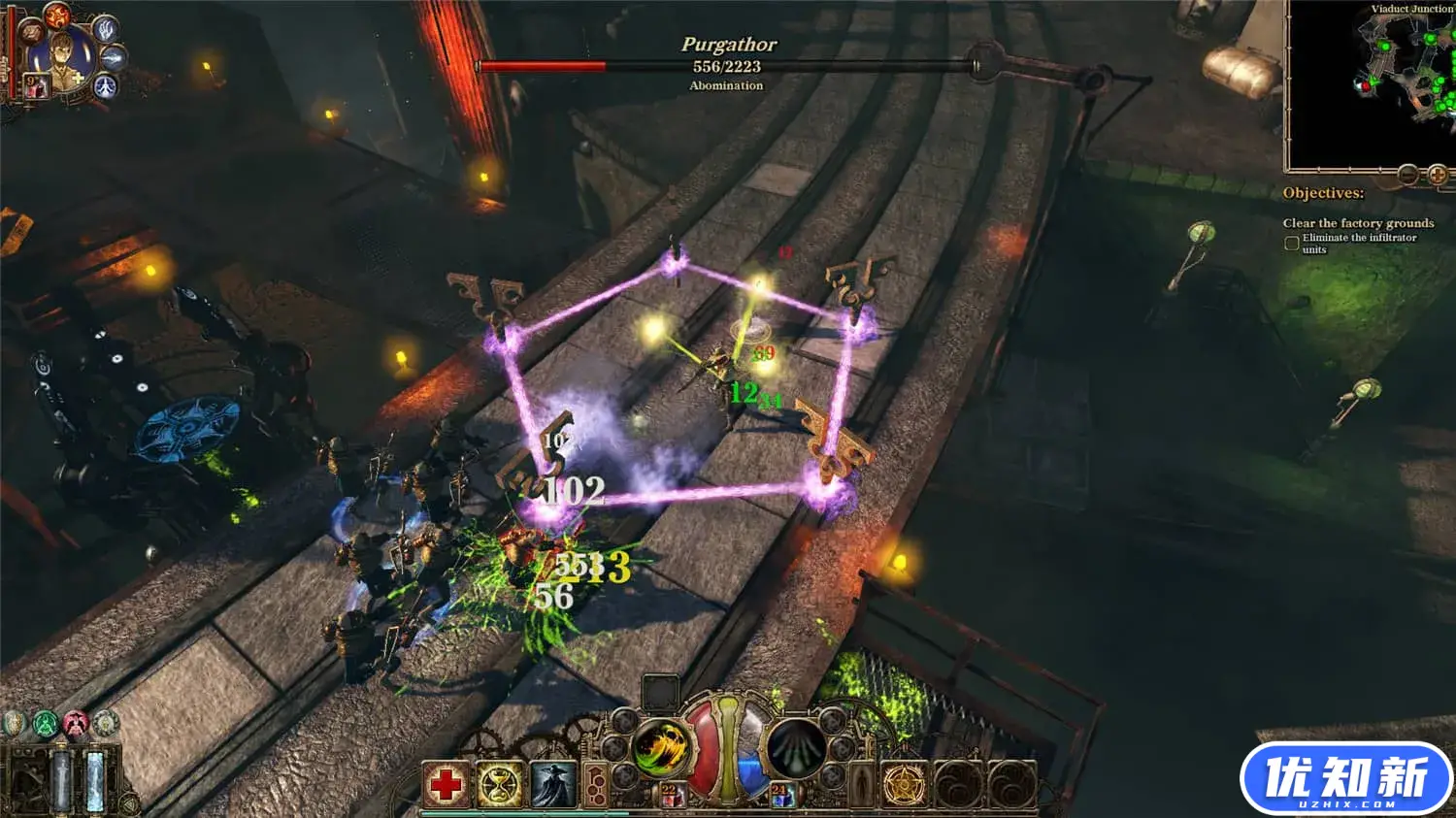The width and height of the screenshot is (1456, 818).
Task: Drink the health potion with count 22
Action: click(x=672, y=796)
